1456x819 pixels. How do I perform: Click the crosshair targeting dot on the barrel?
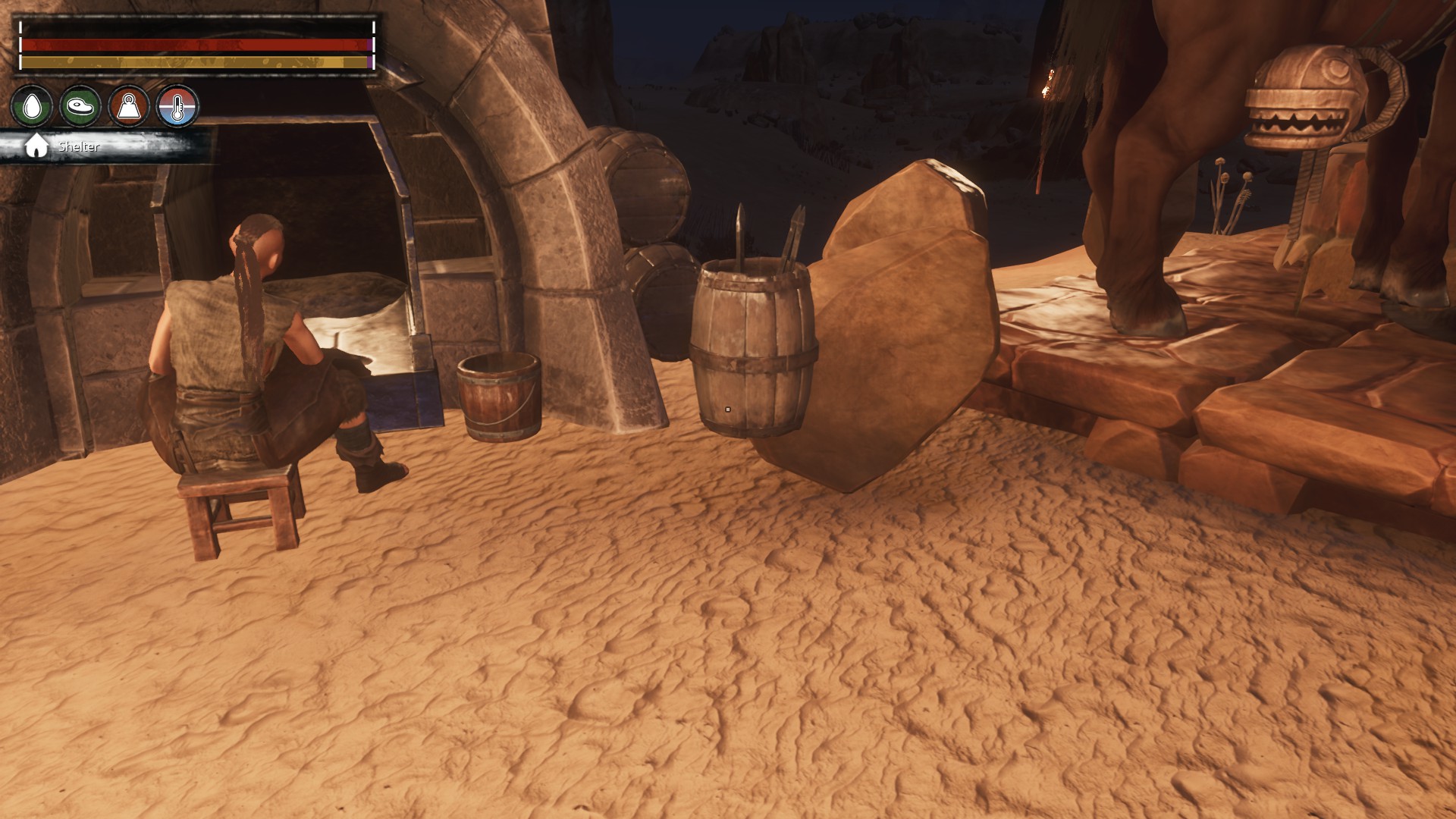coord(727,409)
